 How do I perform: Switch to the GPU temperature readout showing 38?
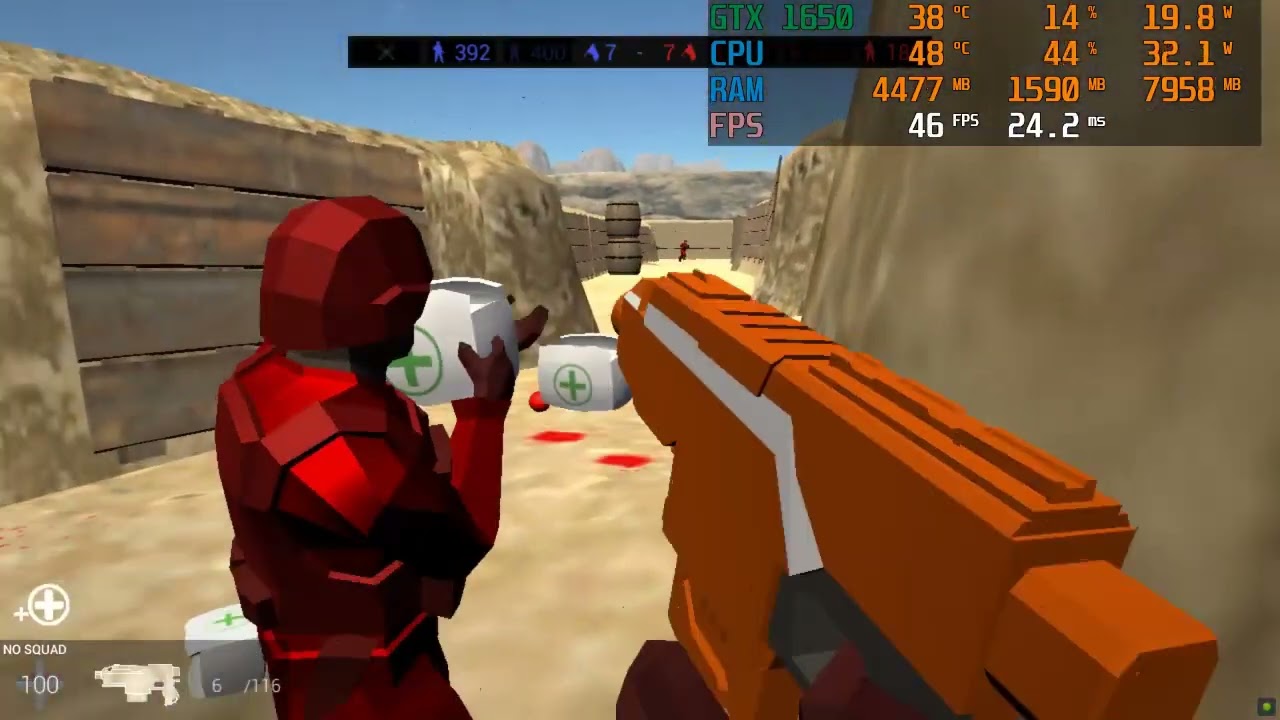coord(925,17)
